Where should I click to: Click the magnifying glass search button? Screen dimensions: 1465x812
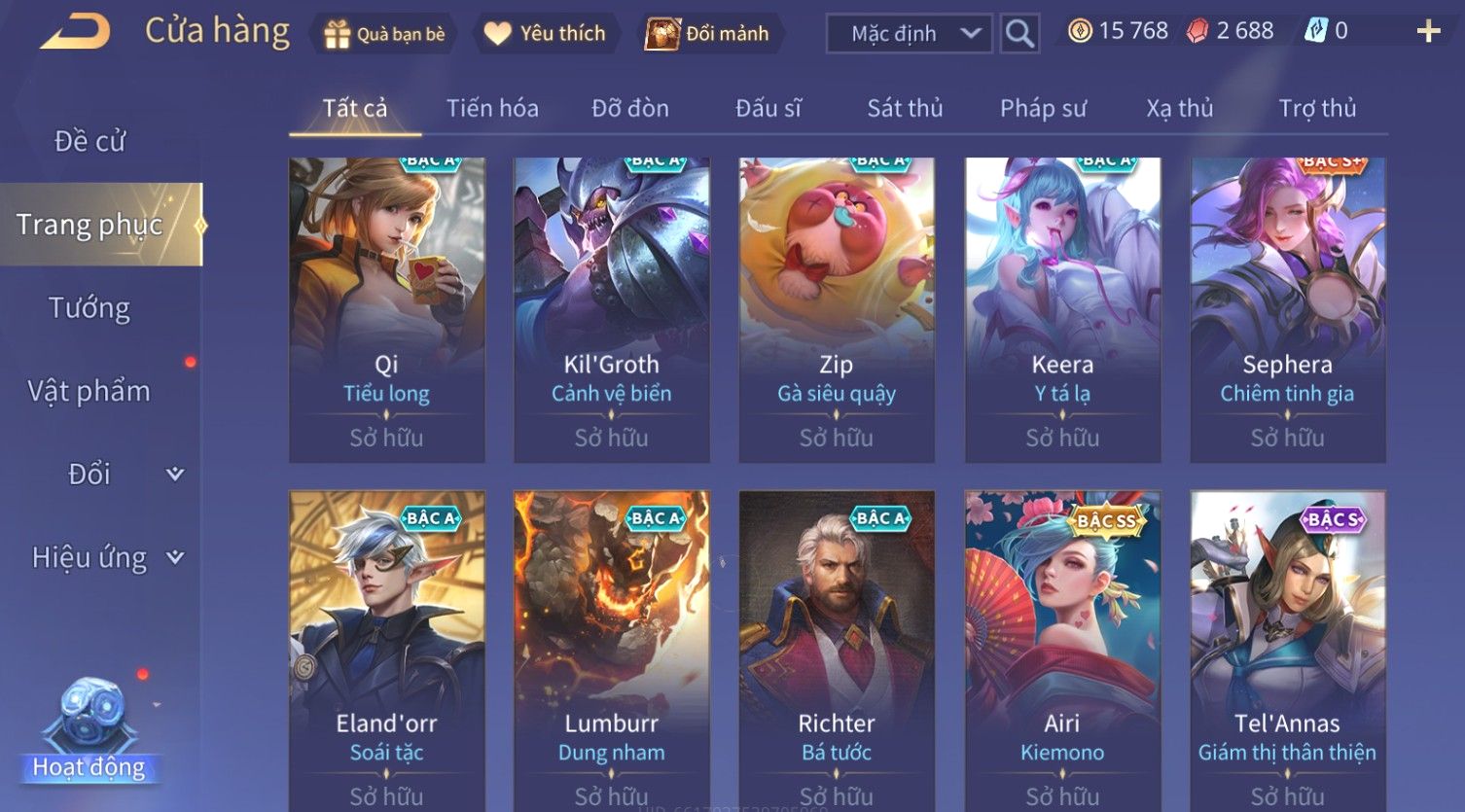(x=1019, y=34)
